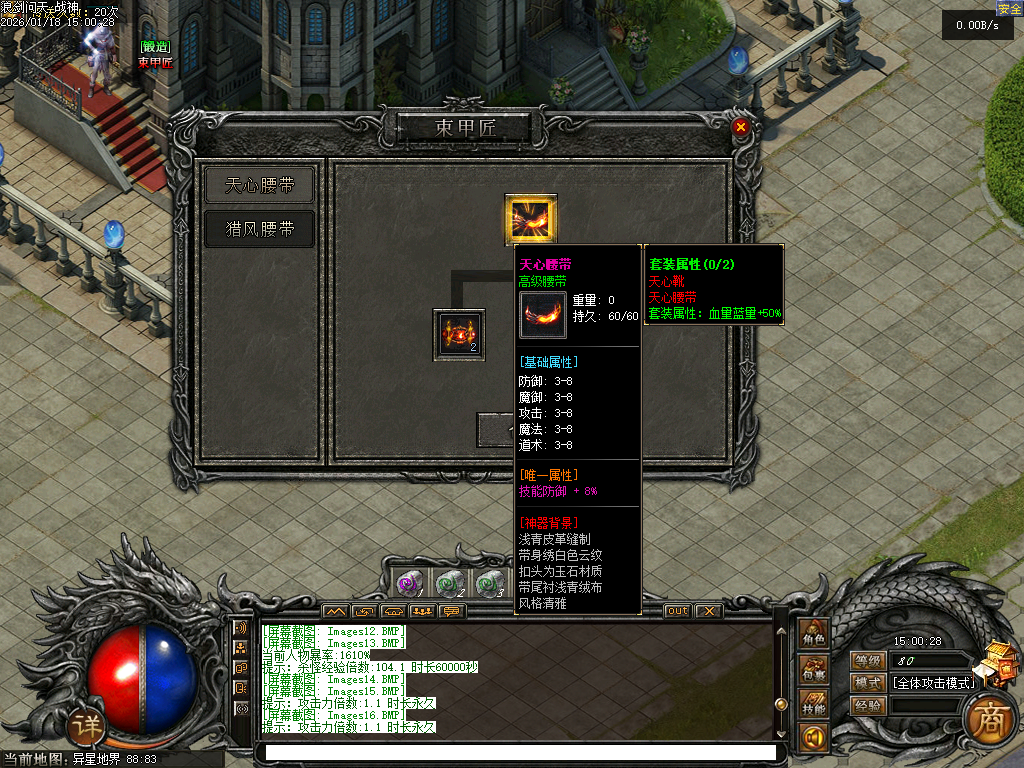1024x768 pixels.
Task: Click the speech bubble chat button
Action: (x=241, y=667)
